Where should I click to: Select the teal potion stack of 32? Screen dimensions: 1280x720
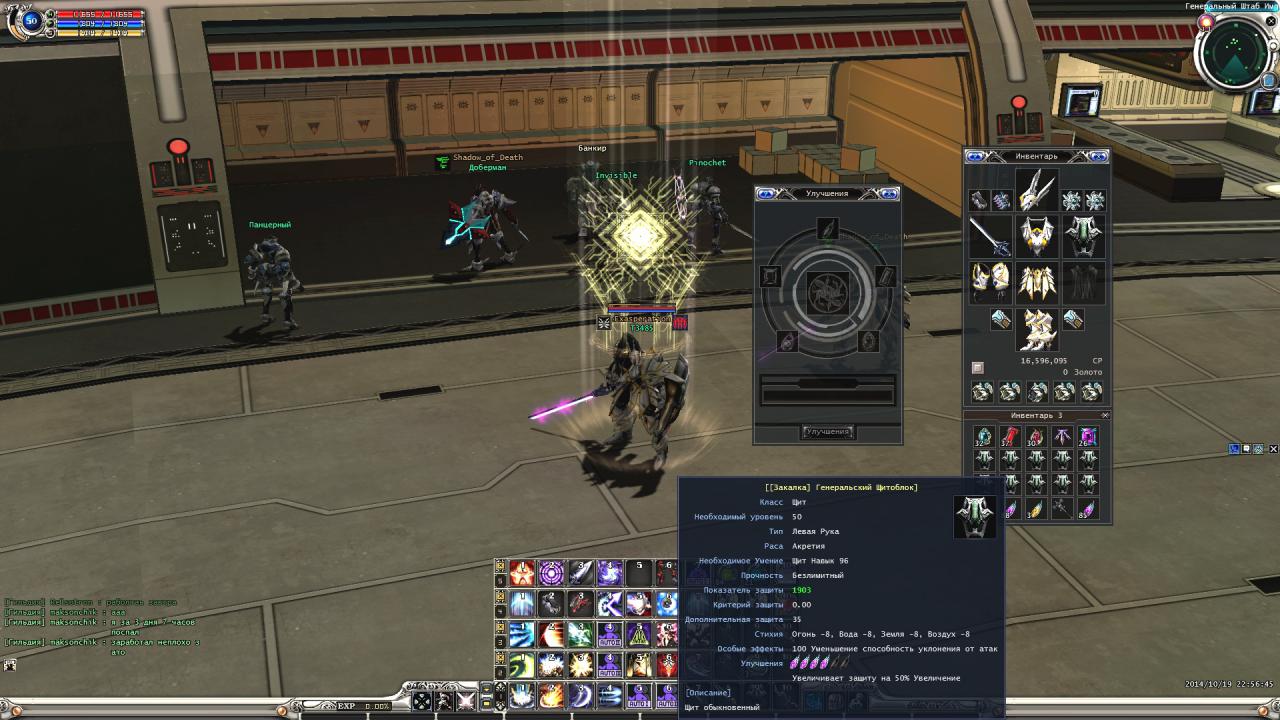coord(984,436)
